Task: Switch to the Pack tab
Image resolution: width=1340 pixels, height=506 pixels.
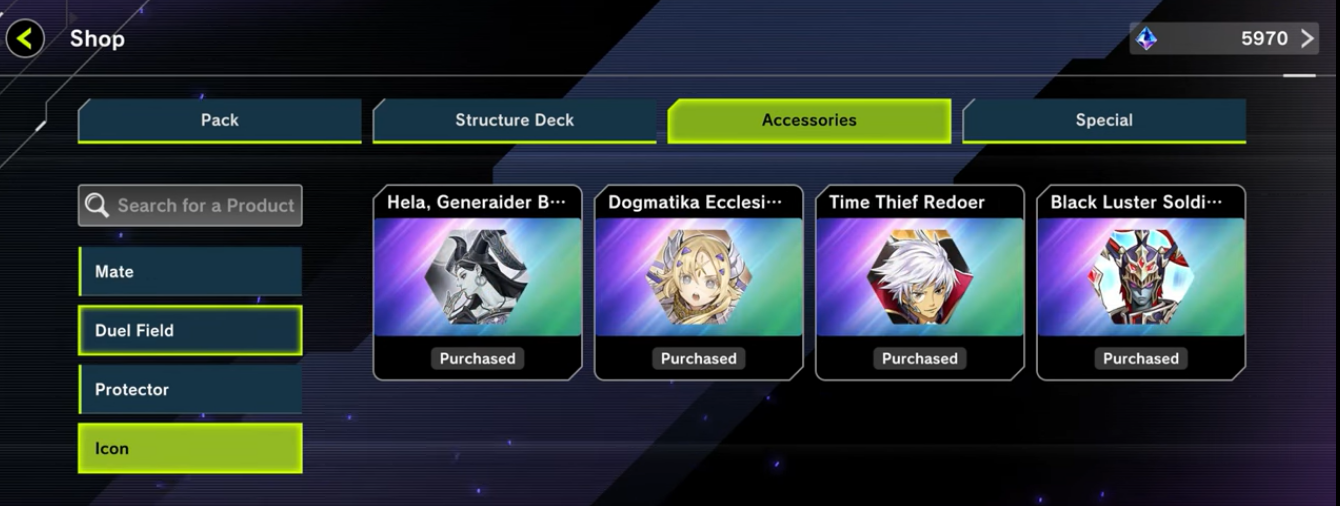Action: tap(219, 120)
